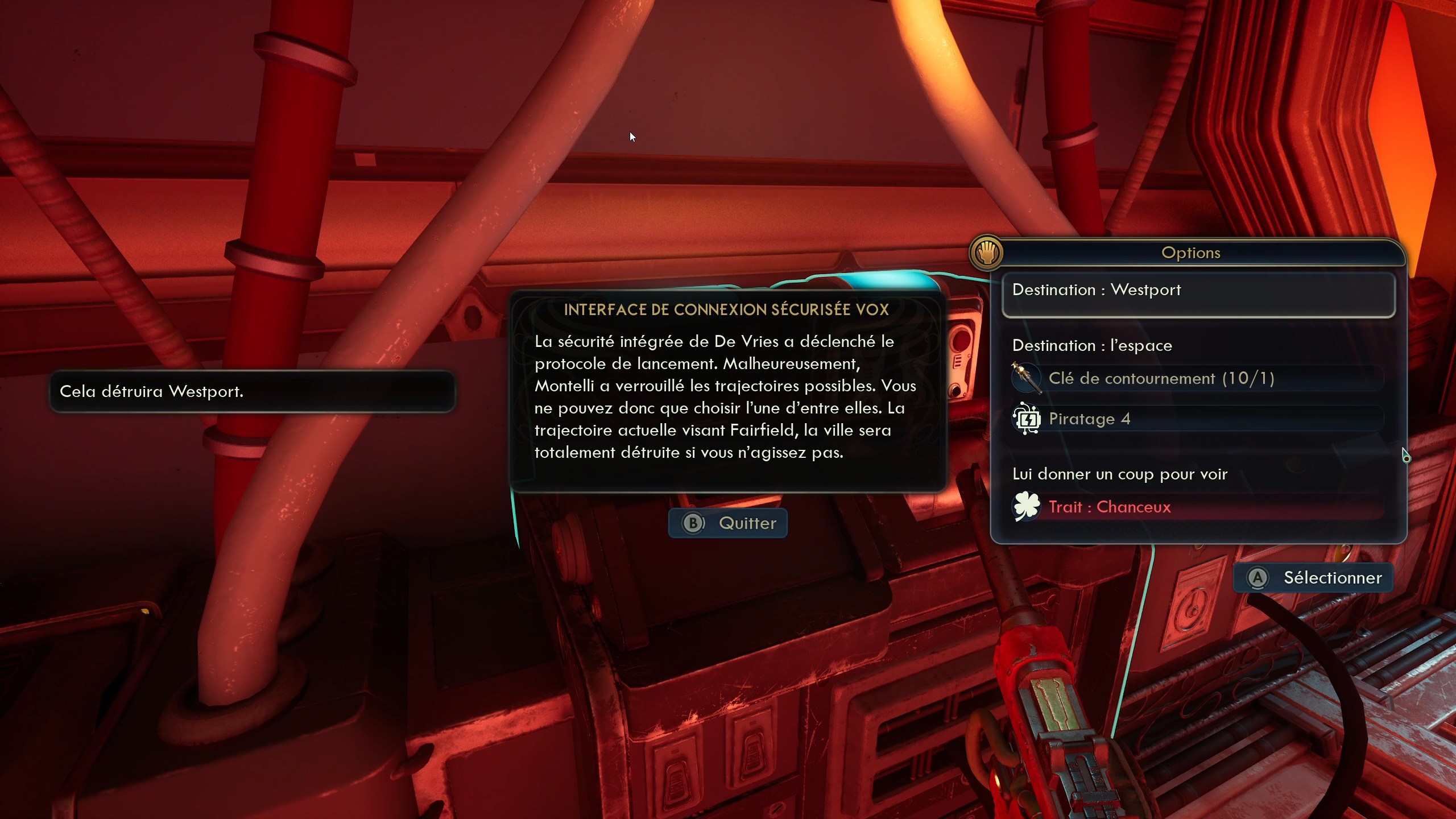1456x819 pixels.
Task: Expand the Piratage 4 skill option
Action: coord(1090,419)
